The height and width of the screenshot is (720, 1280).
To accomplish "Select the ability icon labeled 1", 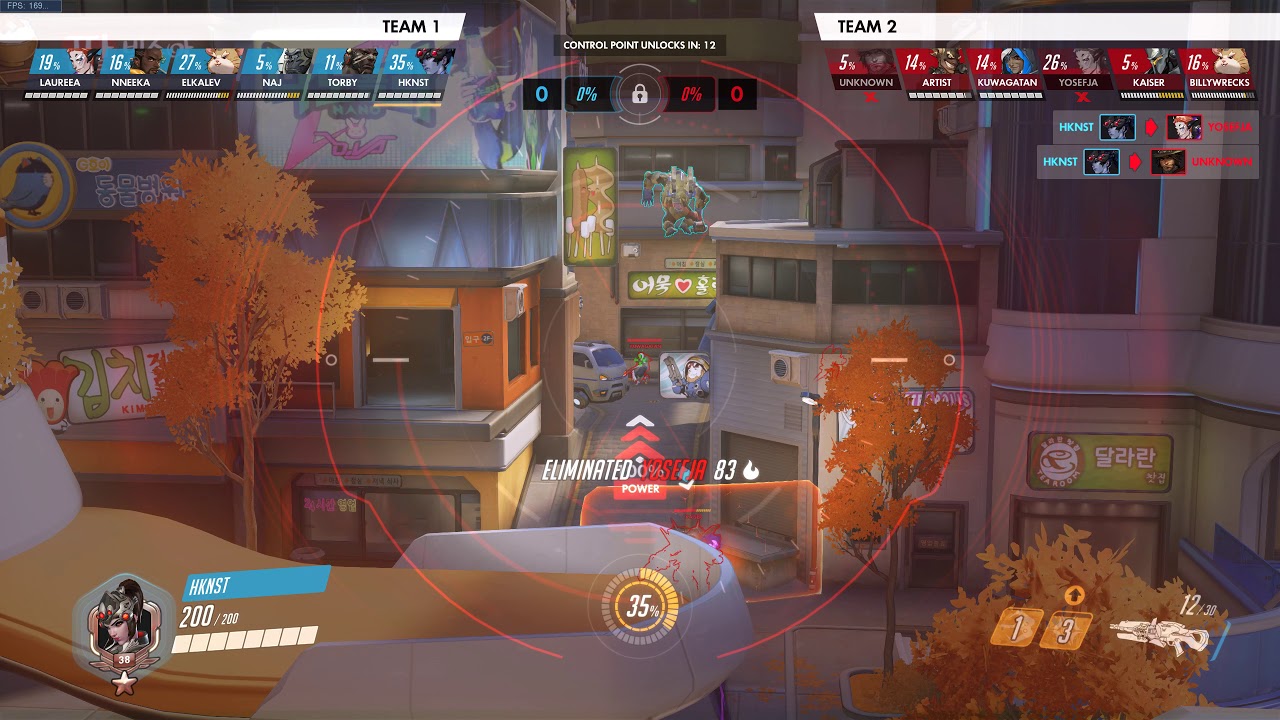I will (1018, 628).
